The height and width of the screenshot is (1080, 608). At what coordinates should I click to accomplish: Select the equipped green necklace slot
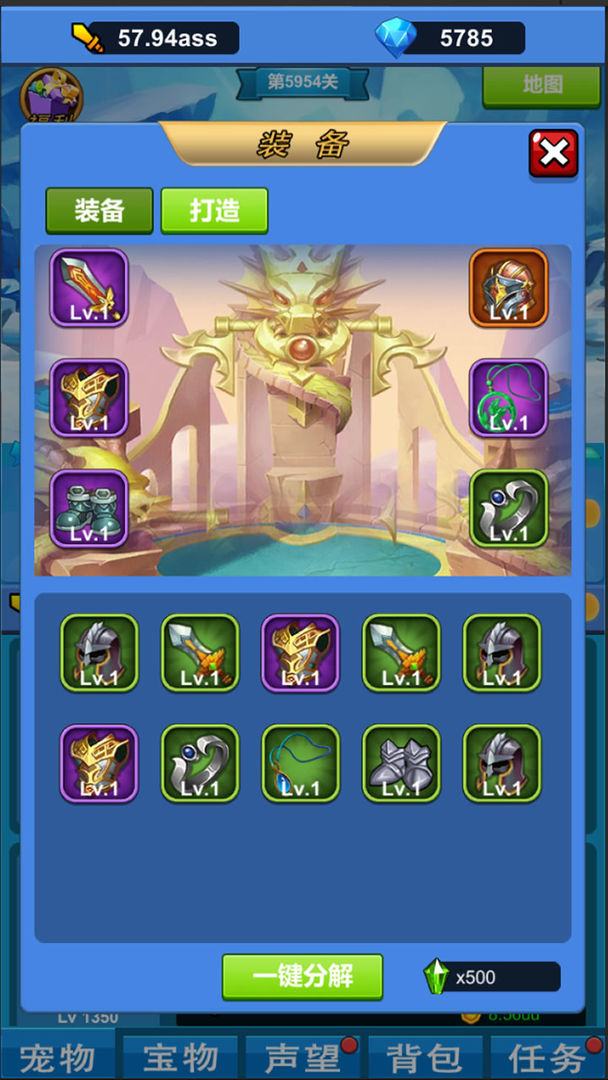pos(509,398)
